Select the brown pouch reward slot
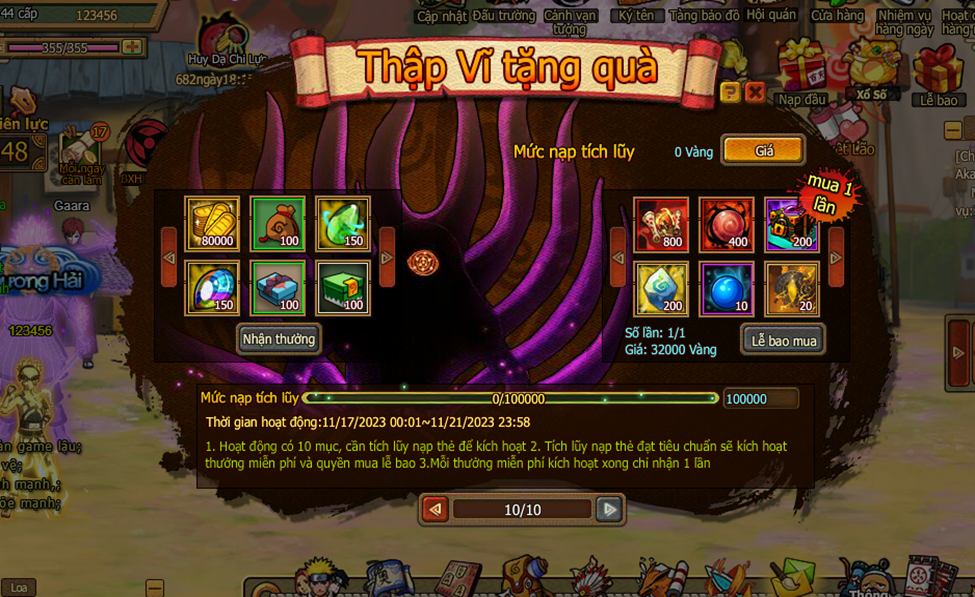 278,223
